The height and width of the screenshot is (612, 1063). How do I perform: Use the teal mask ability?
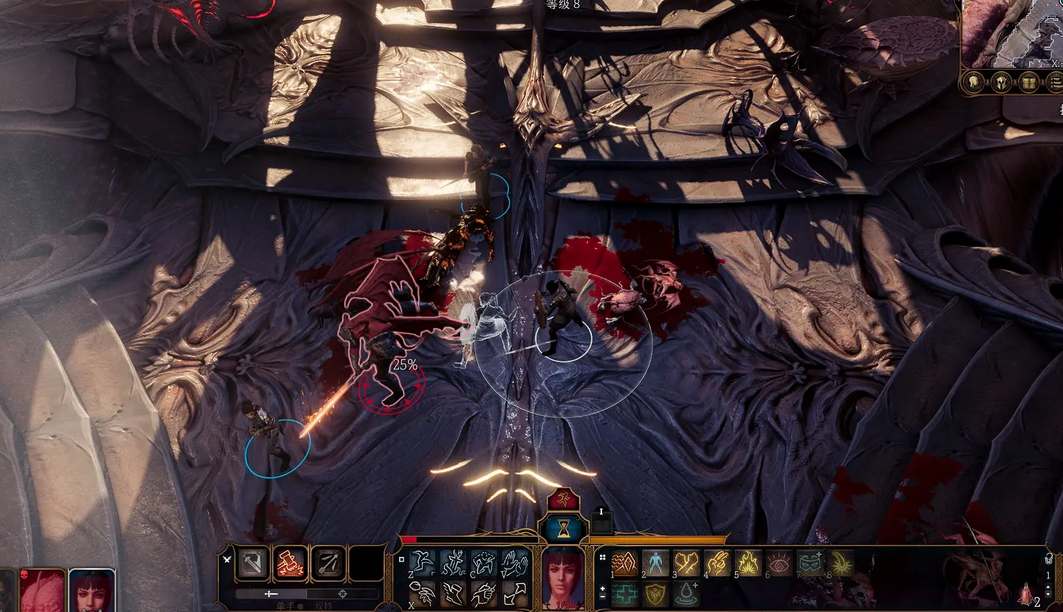[810, 564]
